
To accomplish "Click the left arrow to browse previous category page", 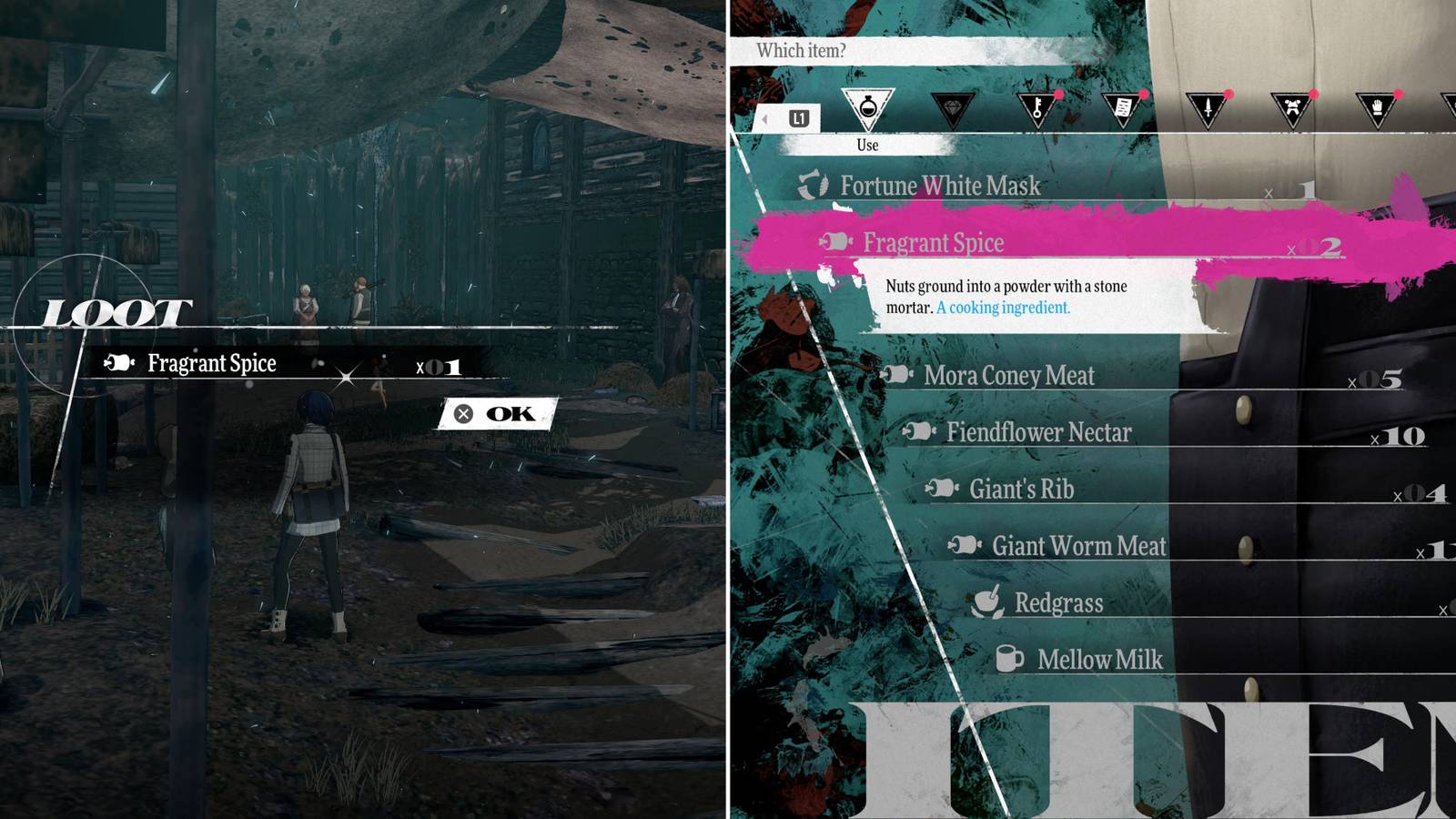I will (x=764, y=118).
